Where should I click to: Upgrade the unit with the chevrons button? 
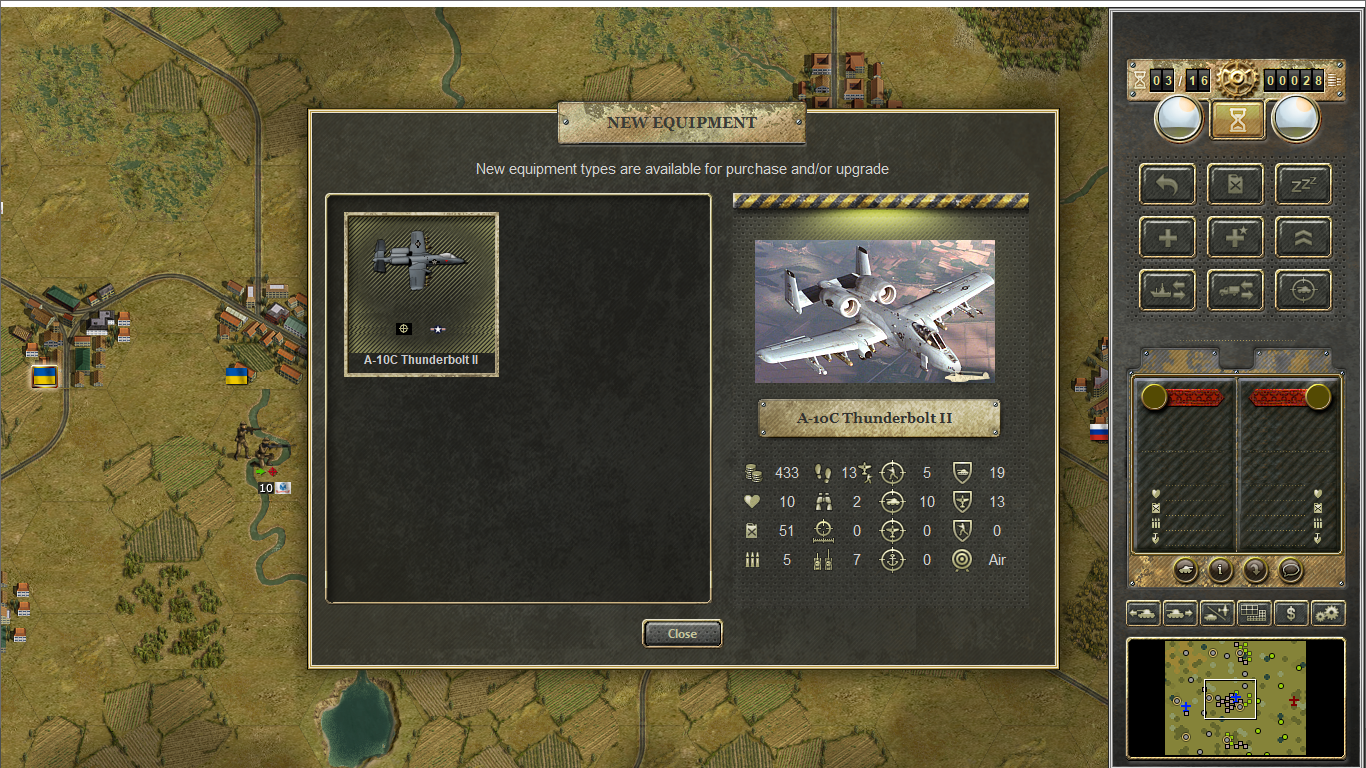[1303, 237]
